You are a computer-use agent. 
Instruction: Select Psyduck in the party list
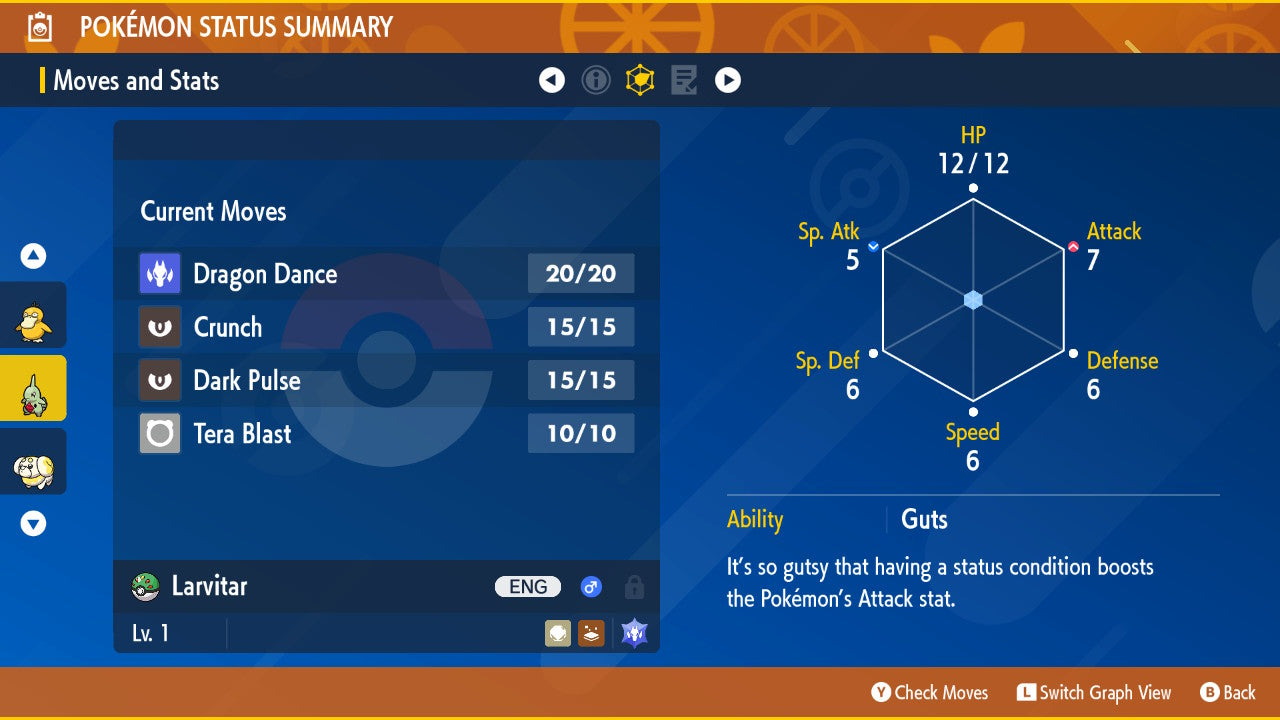coord(33,316)
